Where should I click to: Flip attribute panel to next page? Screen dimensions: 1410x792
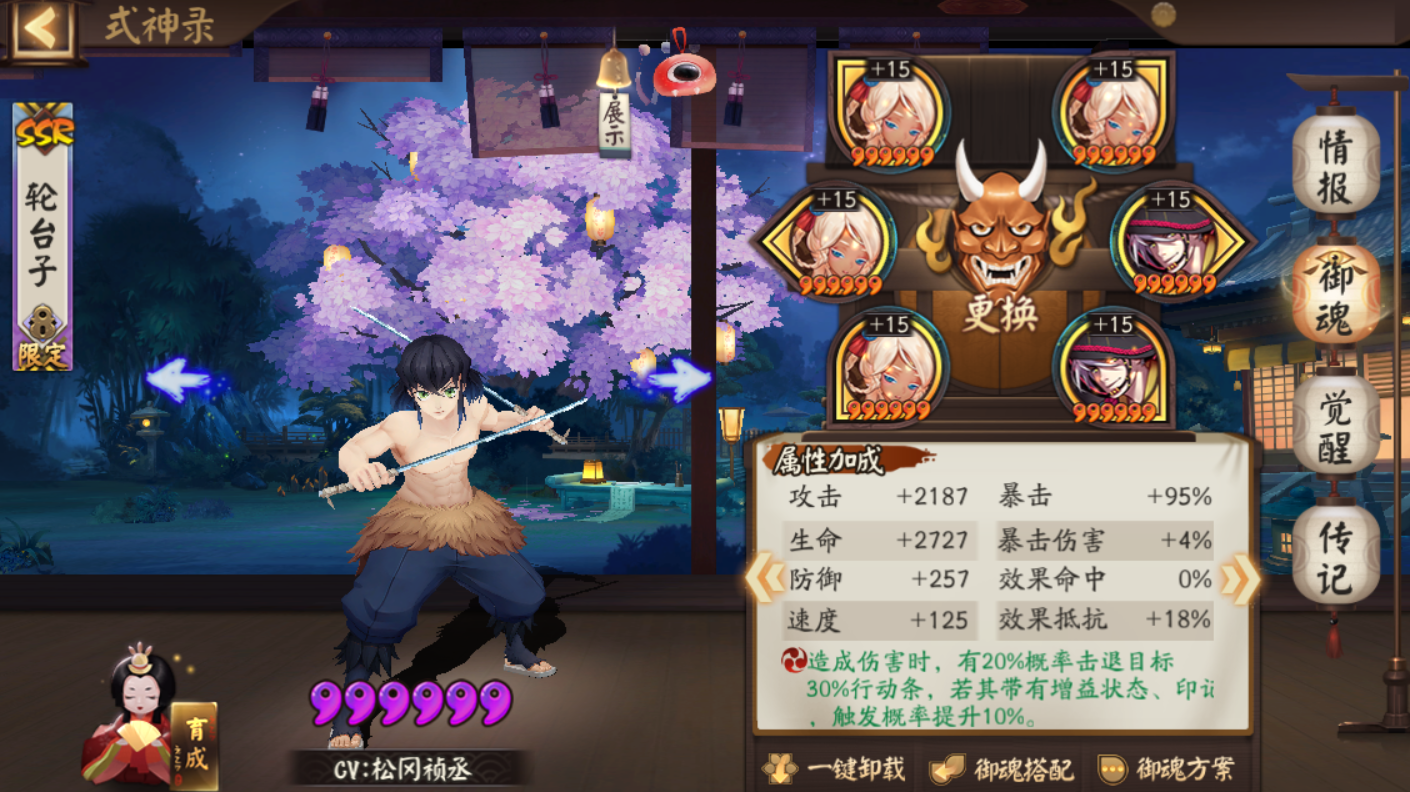click(x=1240, y=580)
